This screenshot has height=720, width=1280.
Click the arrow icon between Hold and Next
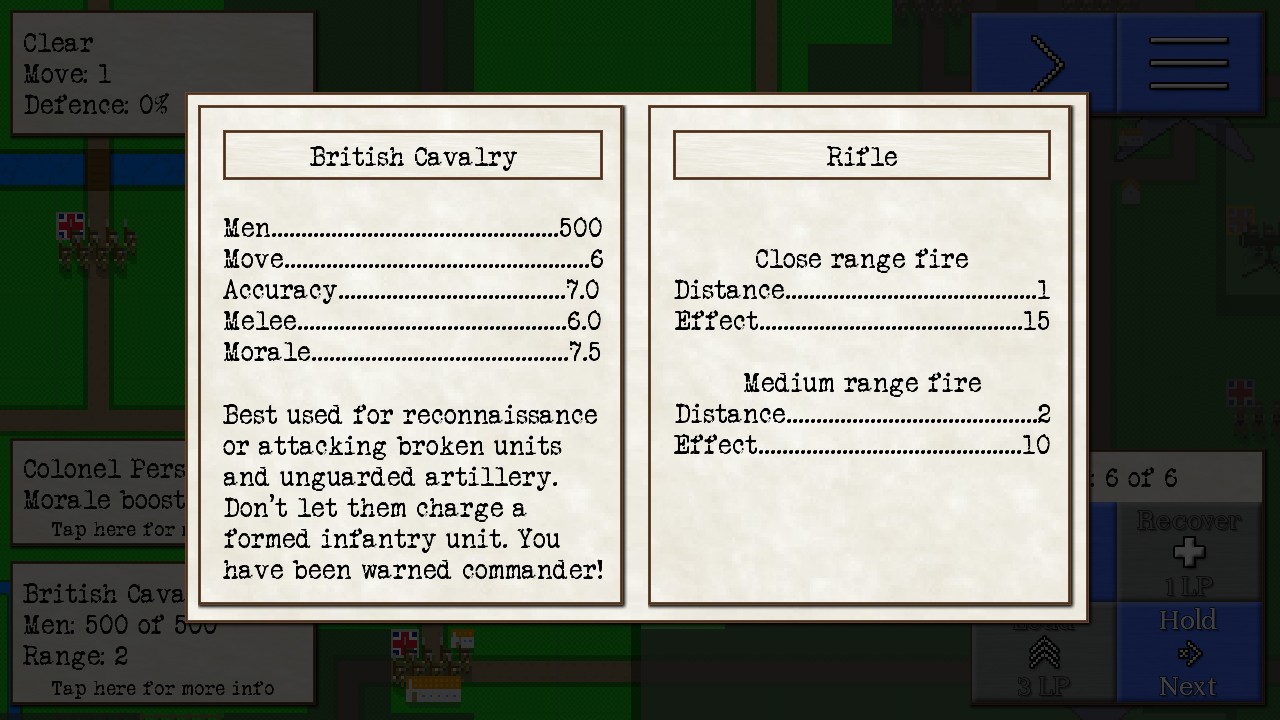tap(1189, 653)
